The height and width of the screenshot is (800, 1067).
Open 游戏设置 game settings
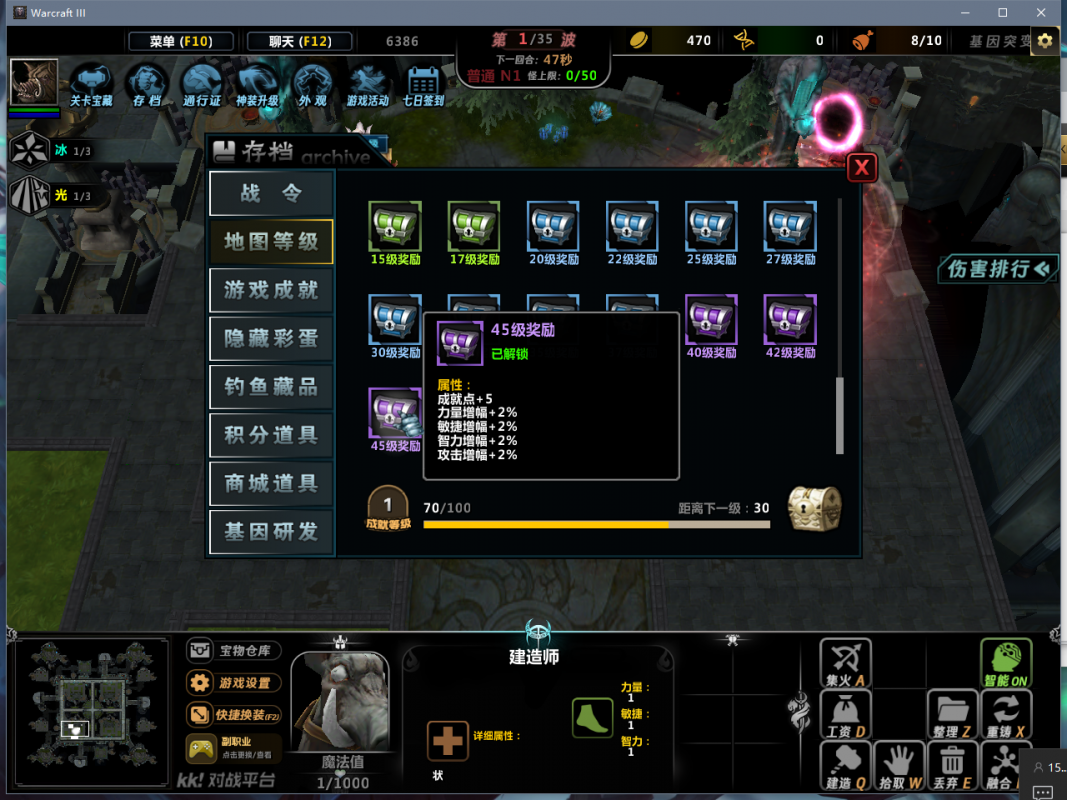(x=233, y=683)
